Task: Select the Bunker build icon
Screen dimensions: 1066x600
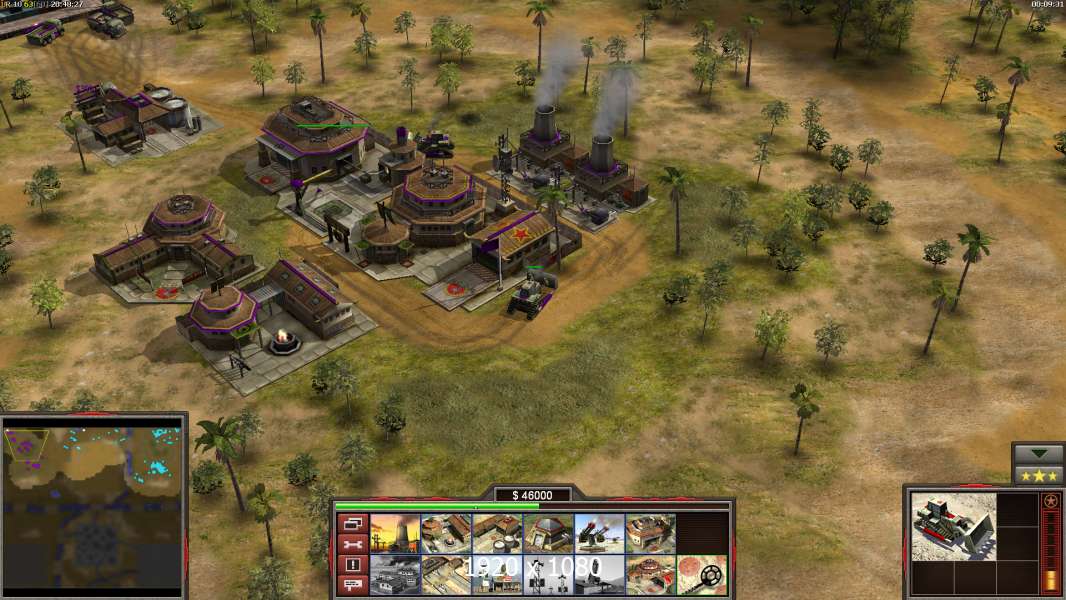Action: tap(548, 533)
